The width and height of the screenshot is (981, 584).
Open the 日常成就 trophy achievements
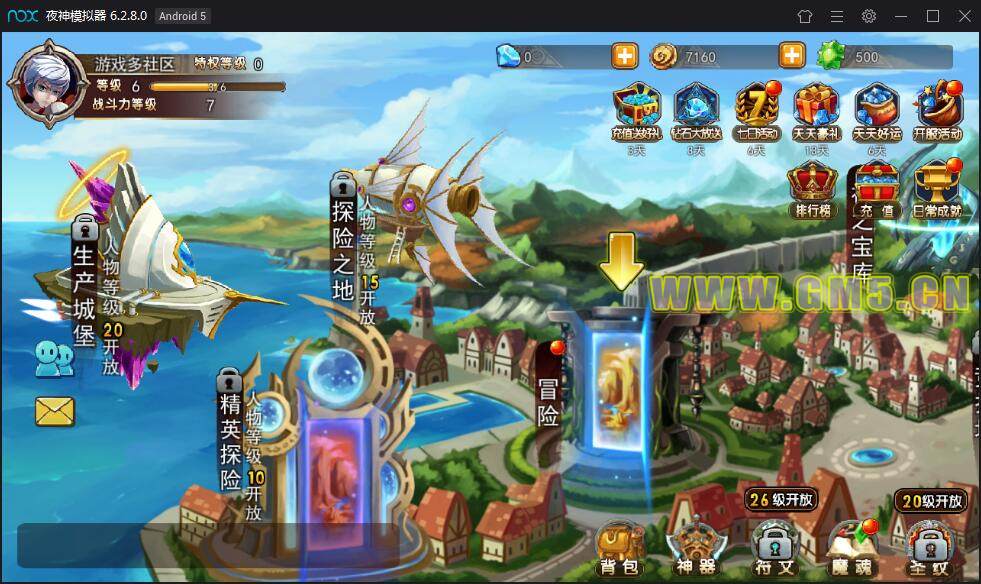pos(937,189)
